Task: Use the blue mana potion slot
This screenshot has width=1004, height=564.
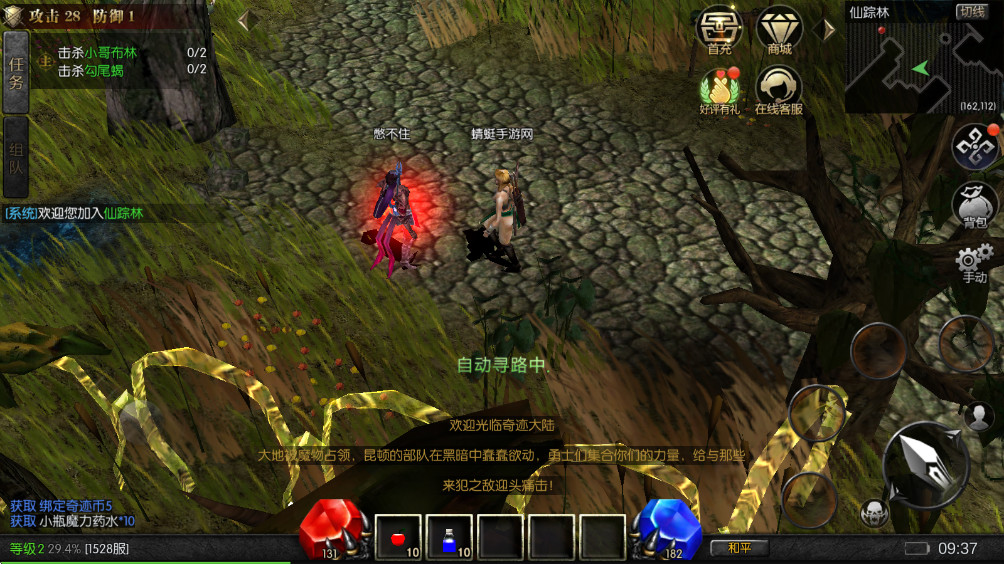Action: (x=449, y=537)
